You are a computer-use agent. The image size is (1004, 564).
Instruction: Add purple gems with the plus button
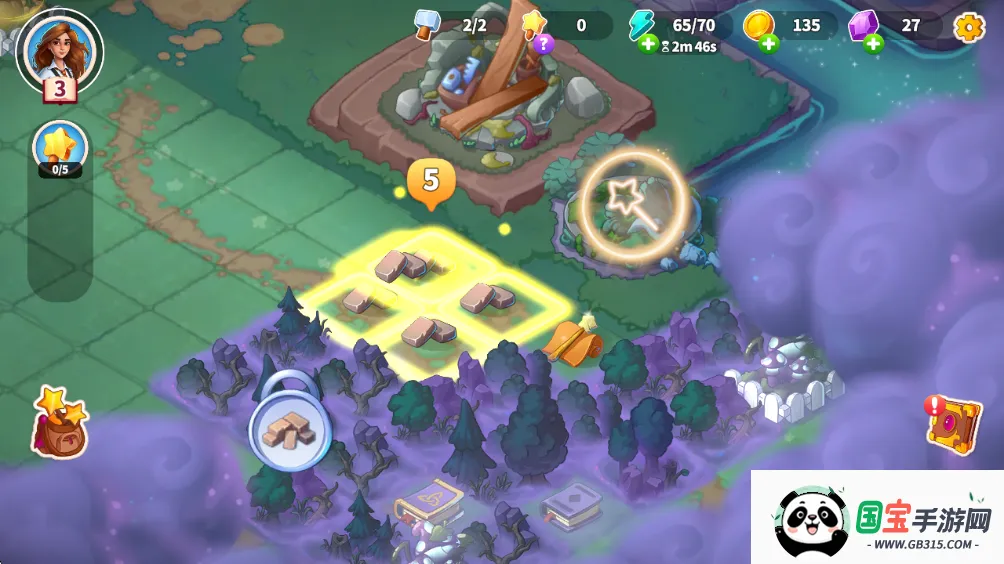(x=873, y=43)
